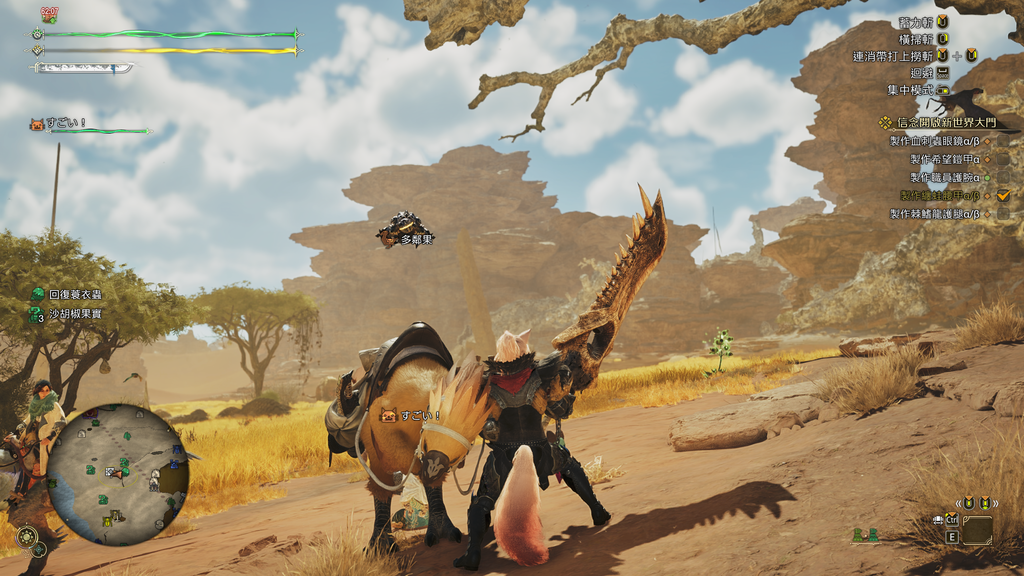Click the green ammo pouch icons
The image size is (1024, 576).
click(x=865, y=536)
